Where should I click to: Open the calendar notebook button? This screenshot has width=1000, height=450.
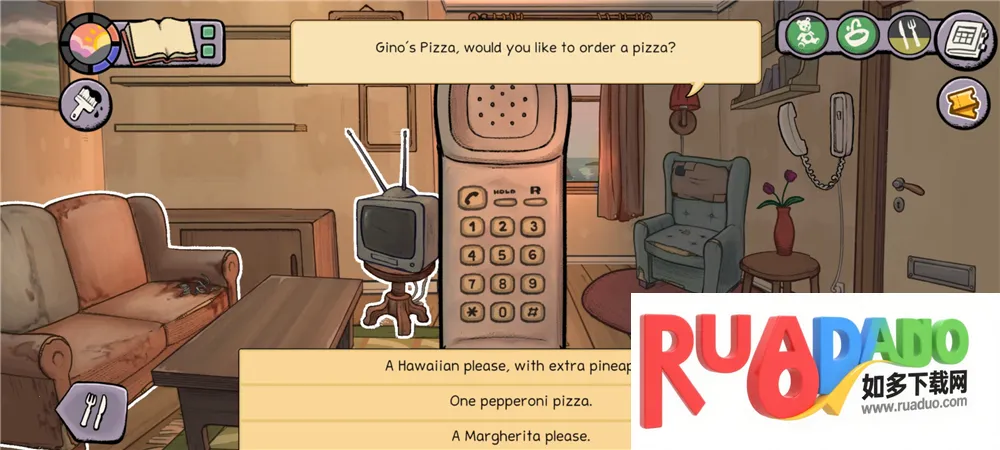click(x=962, y=39)
